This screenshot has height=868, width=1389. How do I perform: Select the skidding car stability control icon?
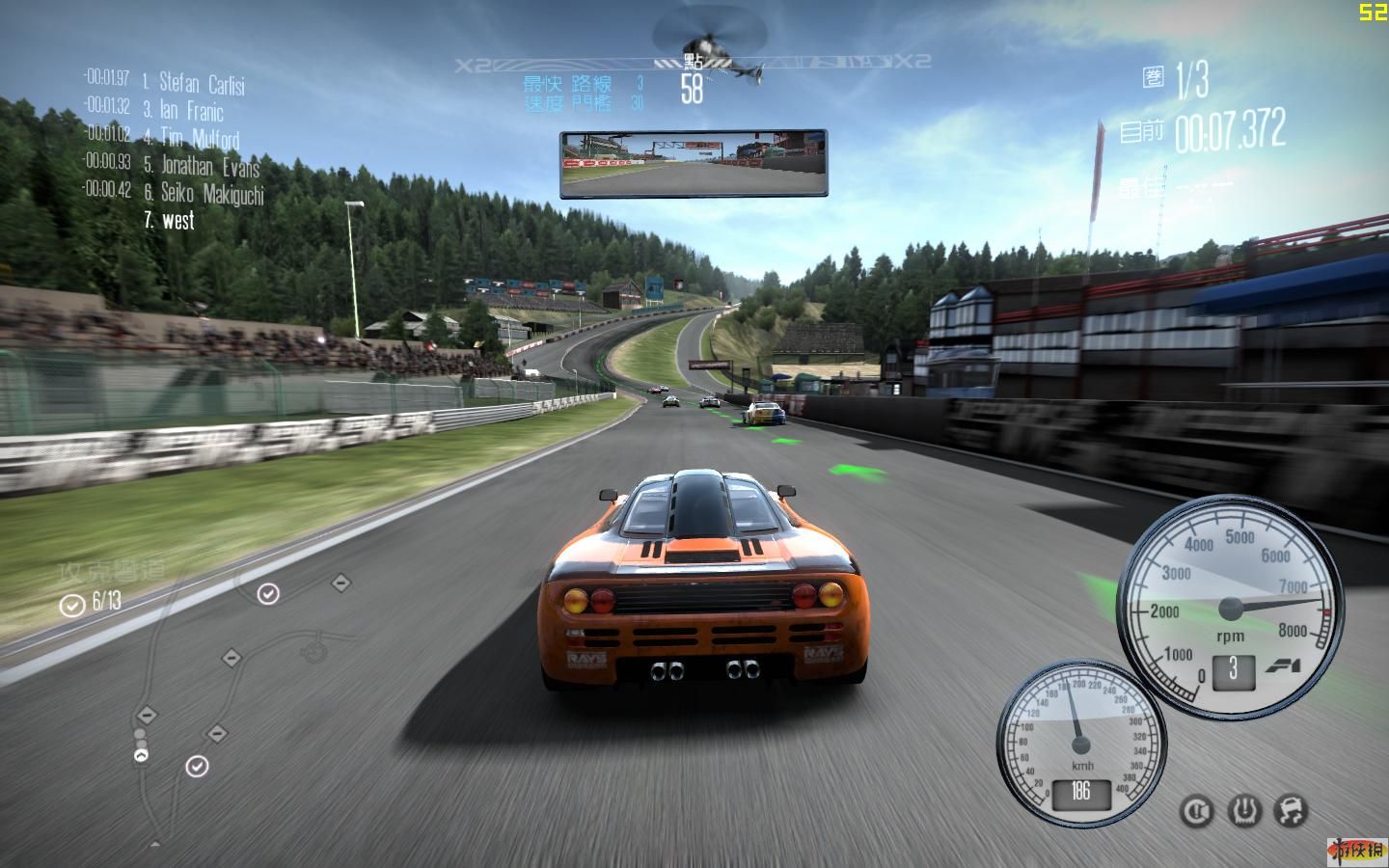[1291, 811]
